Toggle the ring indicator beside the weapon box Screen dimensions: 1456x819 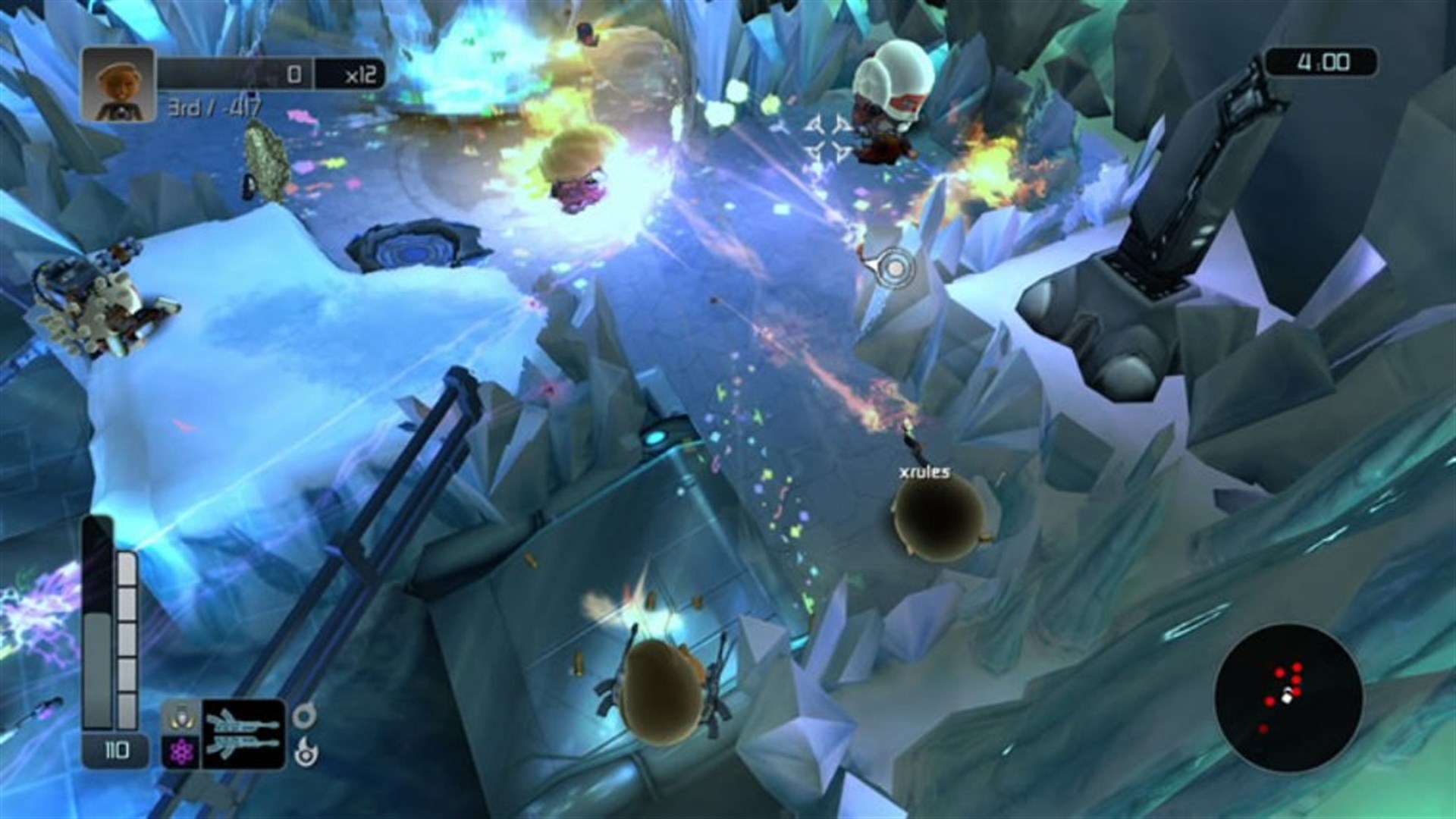click(304, 717)
